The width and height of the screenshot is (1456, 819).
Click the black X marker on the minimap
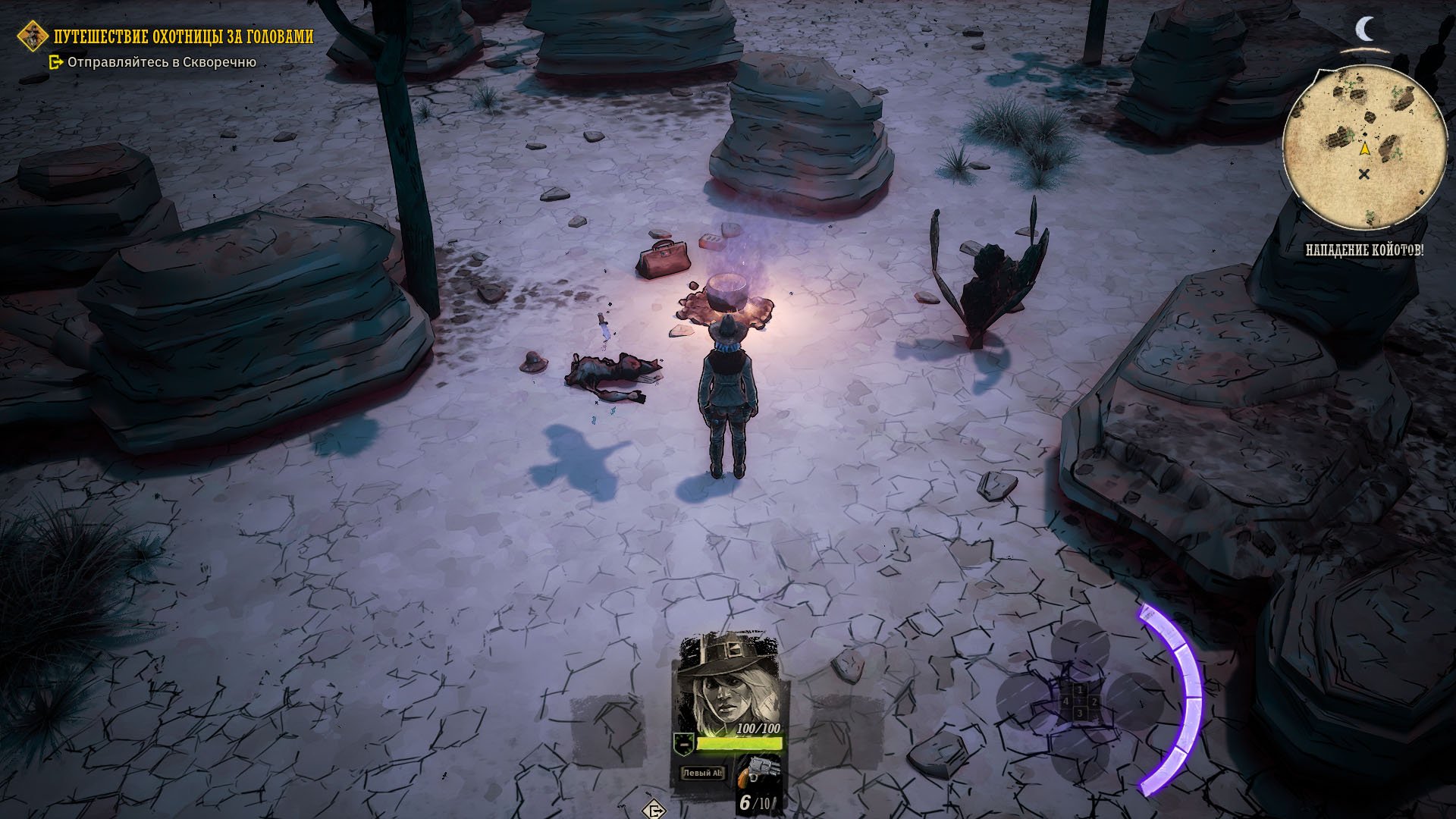click(1364, 175)
